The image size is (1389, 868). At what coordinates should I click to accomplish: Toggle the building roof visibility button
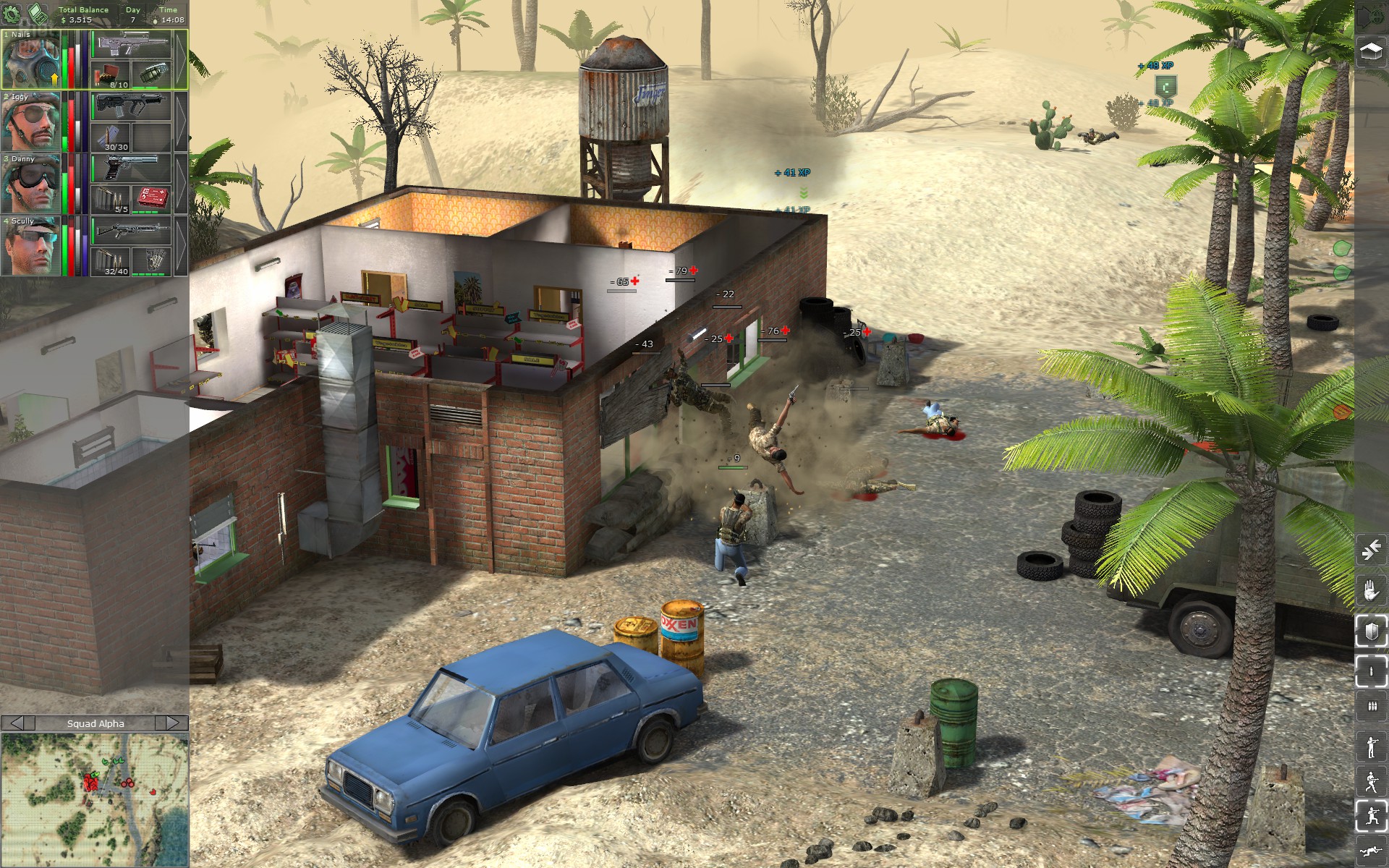click(x=1371, y=52)
